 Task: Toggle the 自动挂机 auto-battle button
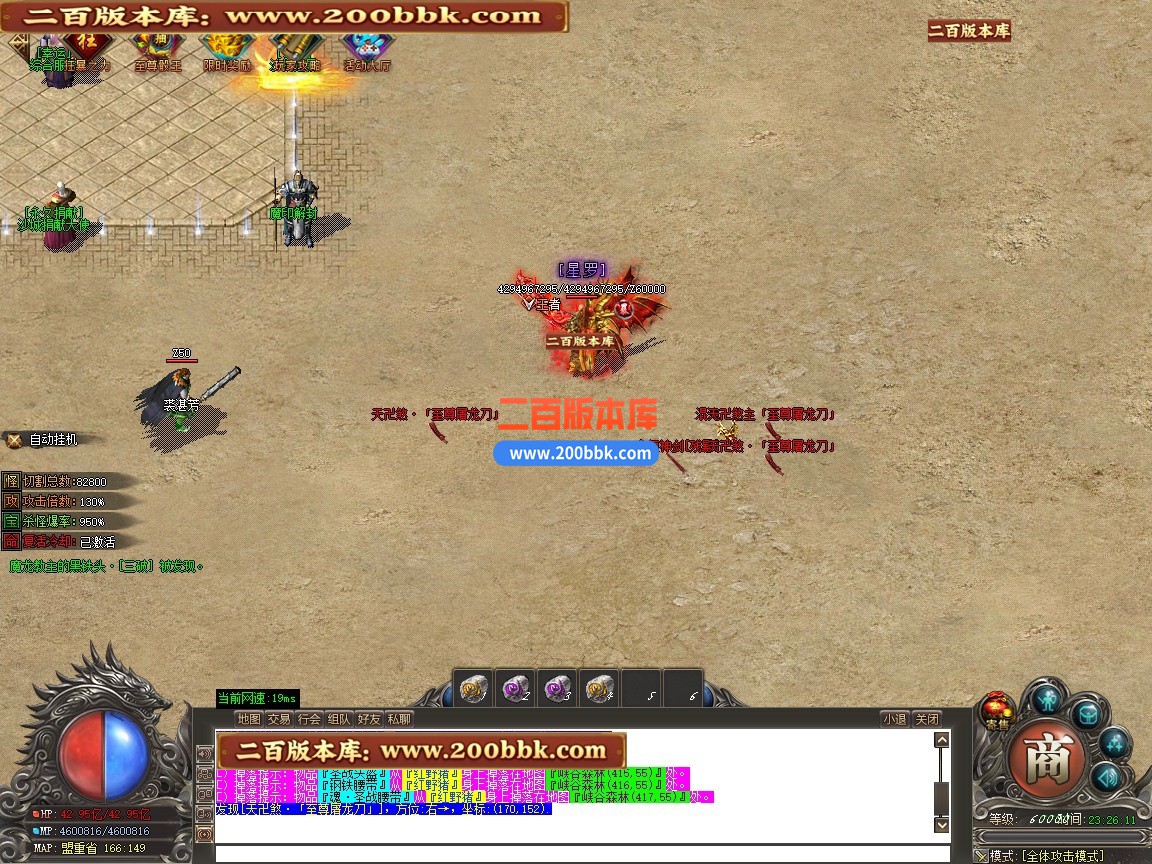[x=42, y=439]
